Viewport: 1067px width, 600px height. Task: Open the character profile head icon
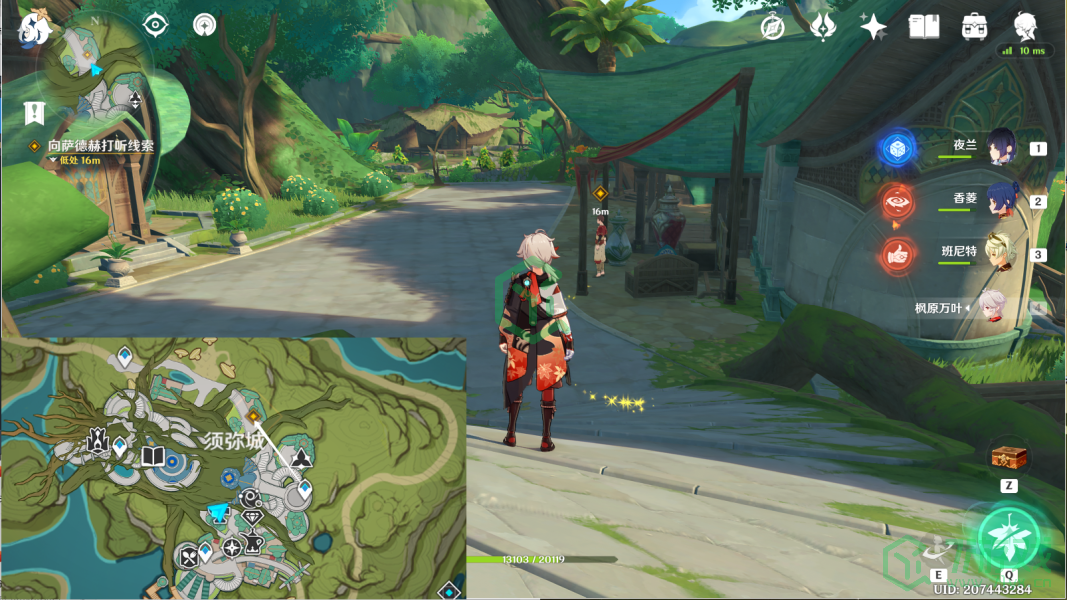click(1024, 26)
